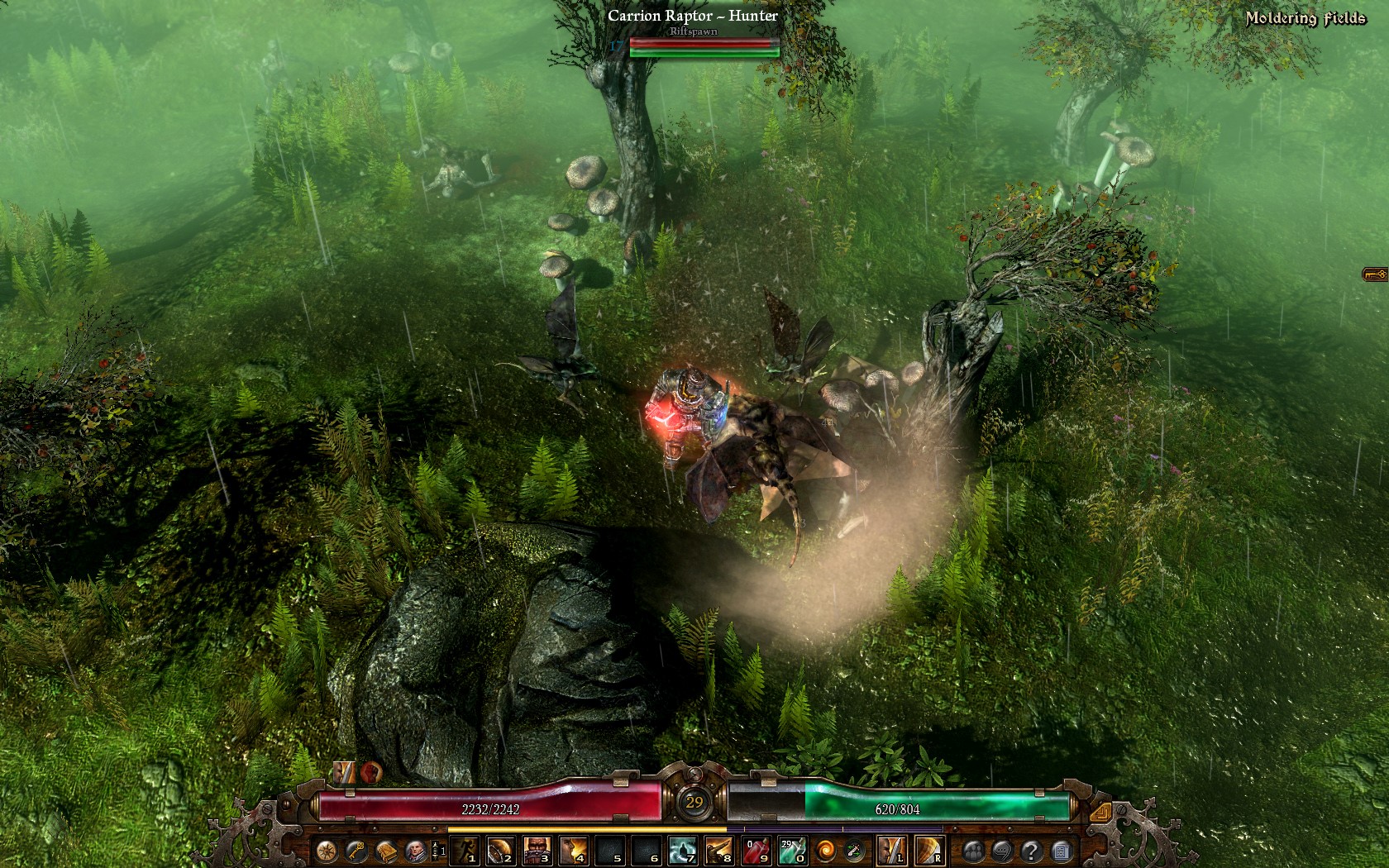Image resolution: width=1389 pixels, height=868 pixels.
Task: Open the chat speech bubble button
Action: coord(1002,850)
